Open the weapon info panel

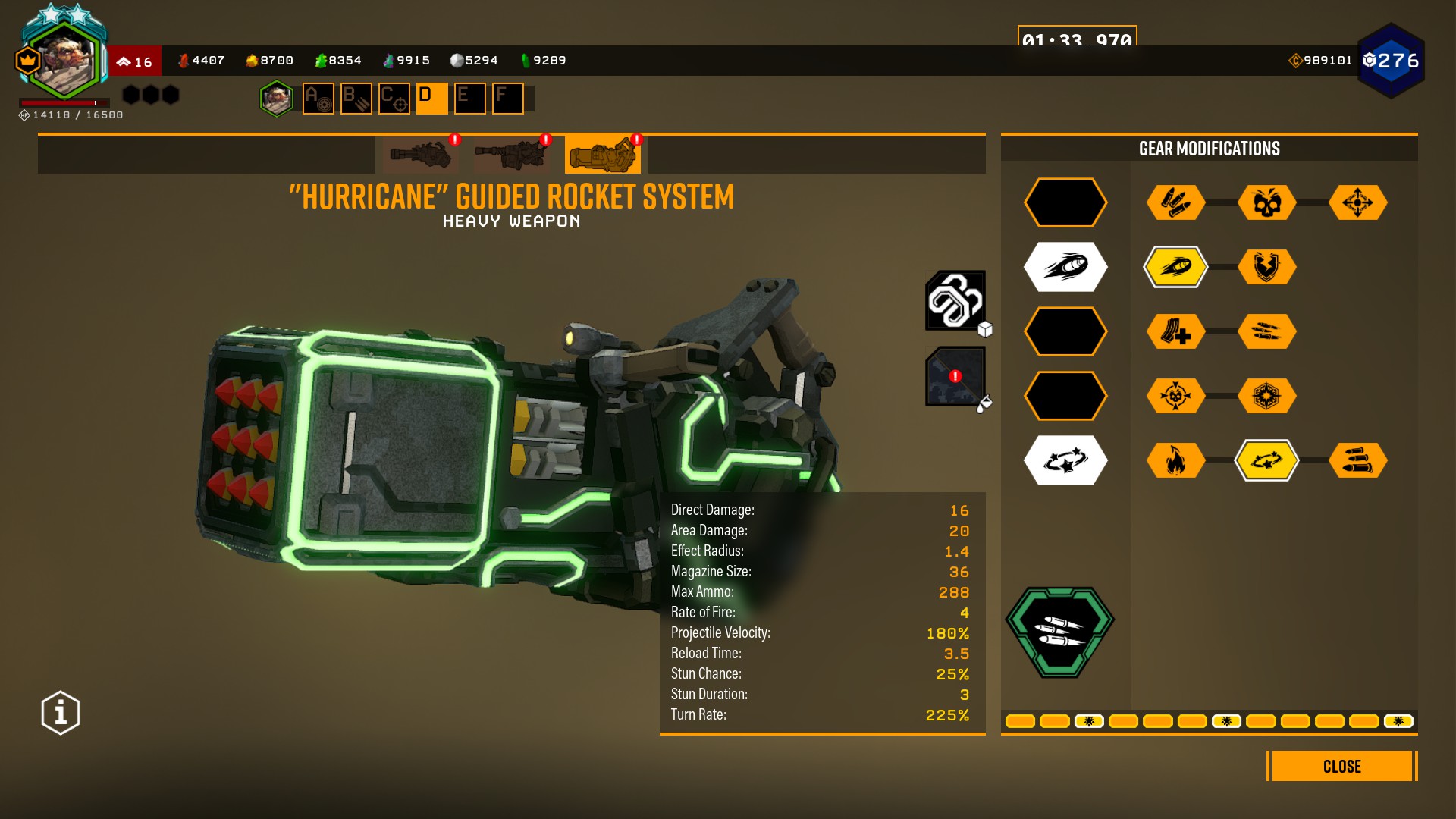pyautogui.click(x=61, y=713)
